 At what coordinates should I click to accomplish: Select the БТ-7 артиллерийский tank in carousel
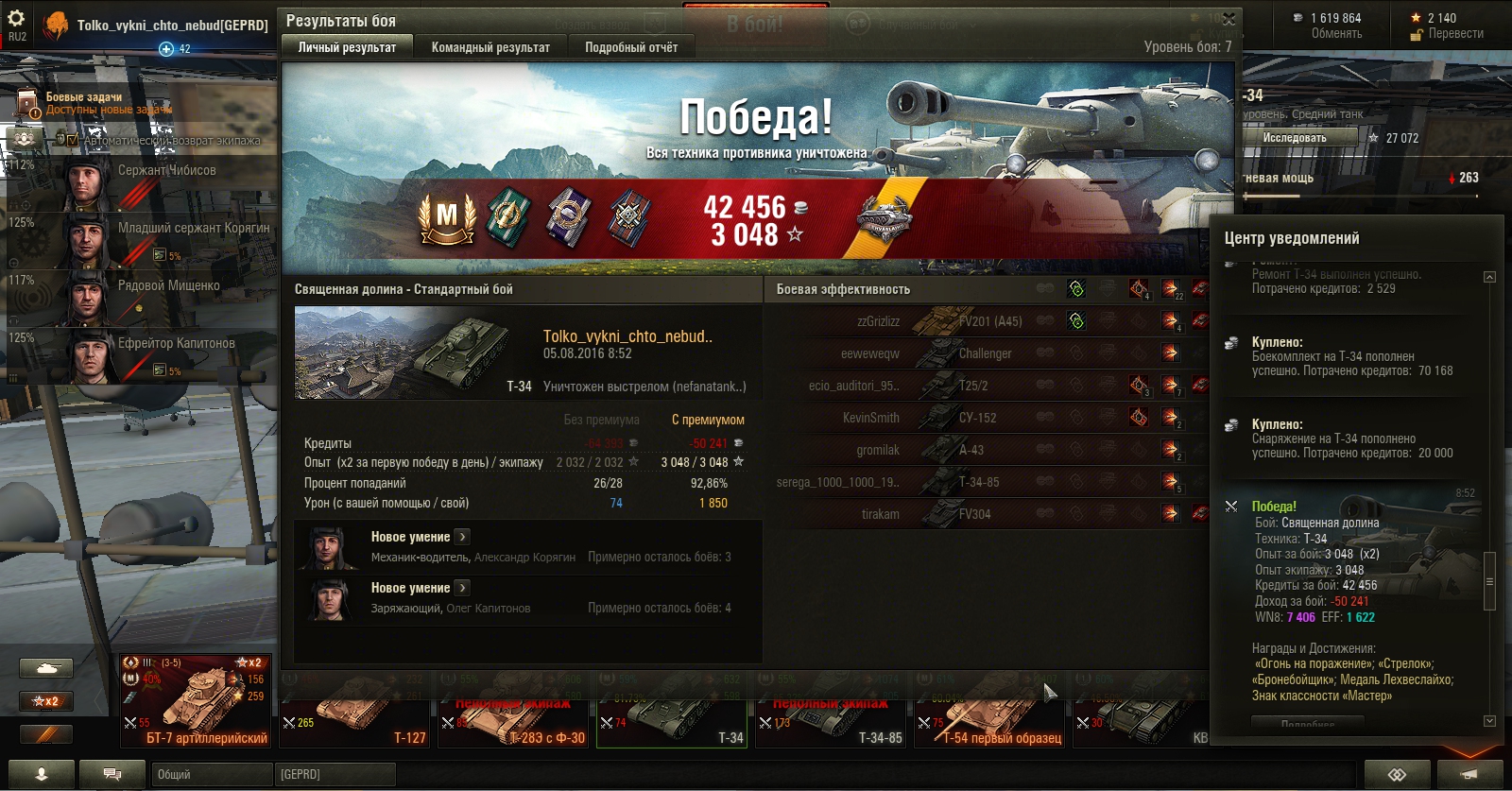click(196, 700)
